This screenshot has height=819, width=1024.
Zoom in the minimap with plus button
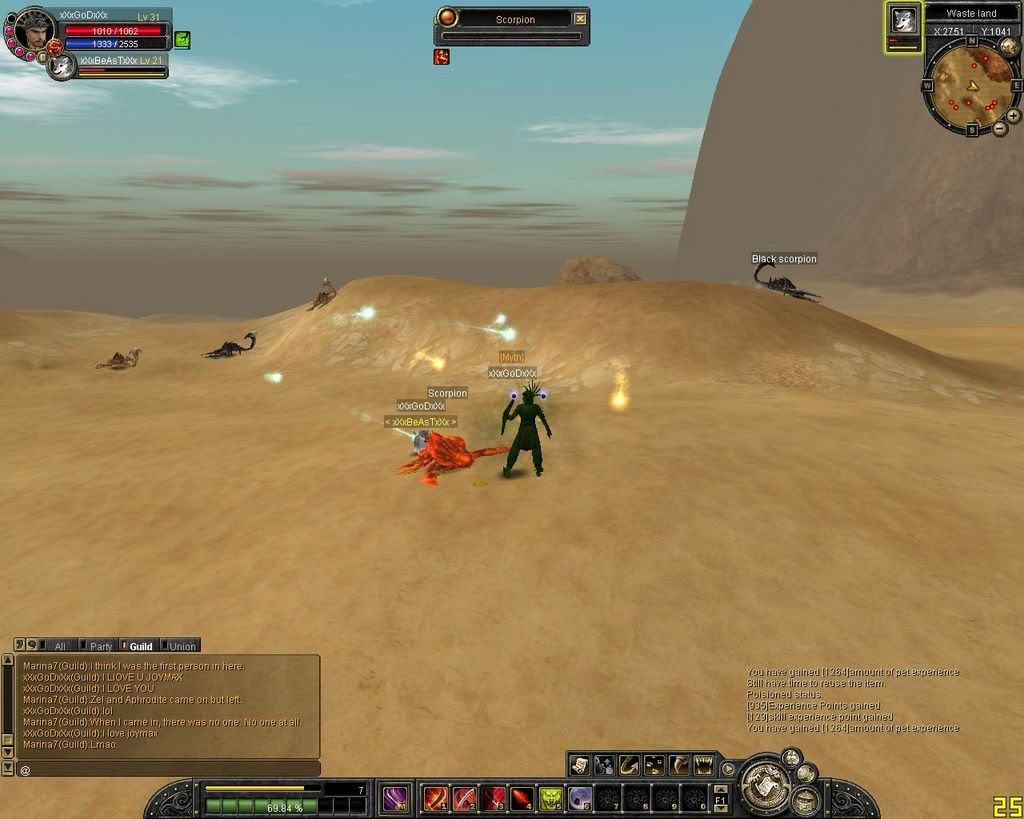click(1013, 115)
